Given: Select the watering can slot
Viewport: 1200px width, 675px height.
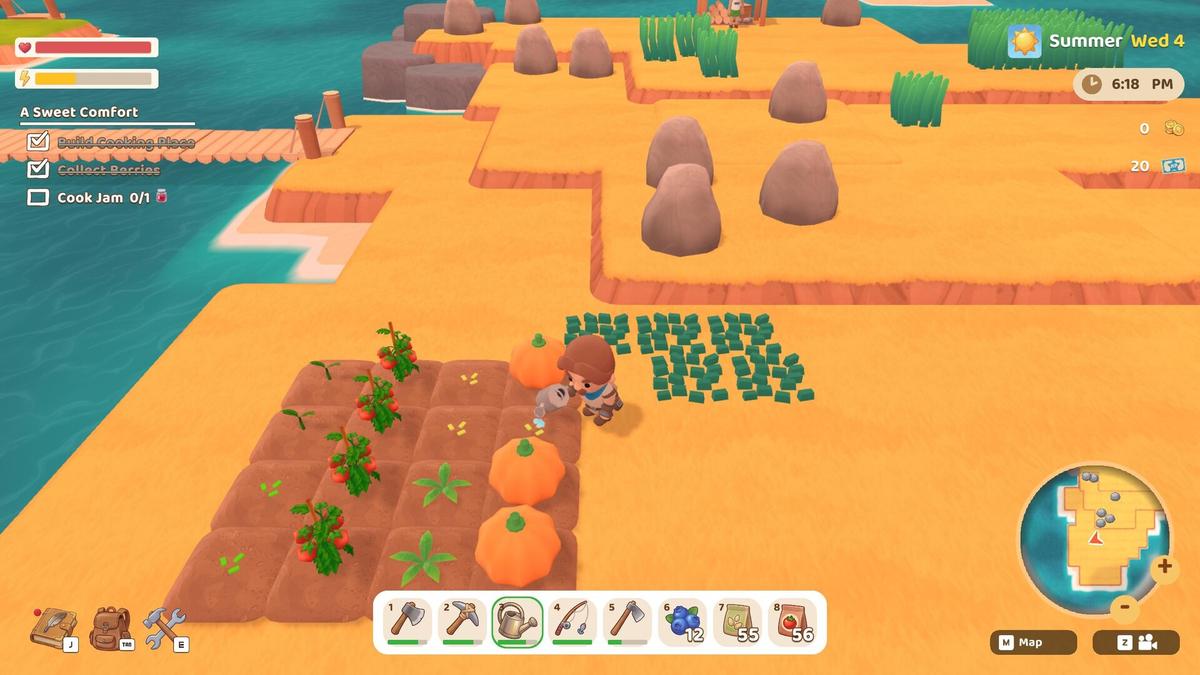Looking at the screenshot, I should (x=518, y=622).
